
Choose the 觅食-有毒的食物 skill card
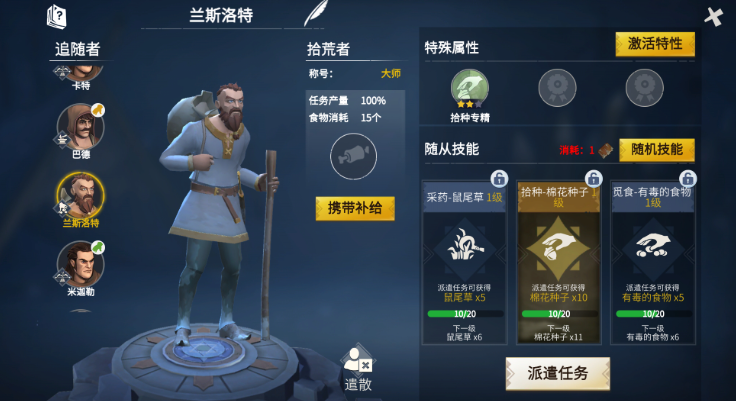click(x=655, y=265)
